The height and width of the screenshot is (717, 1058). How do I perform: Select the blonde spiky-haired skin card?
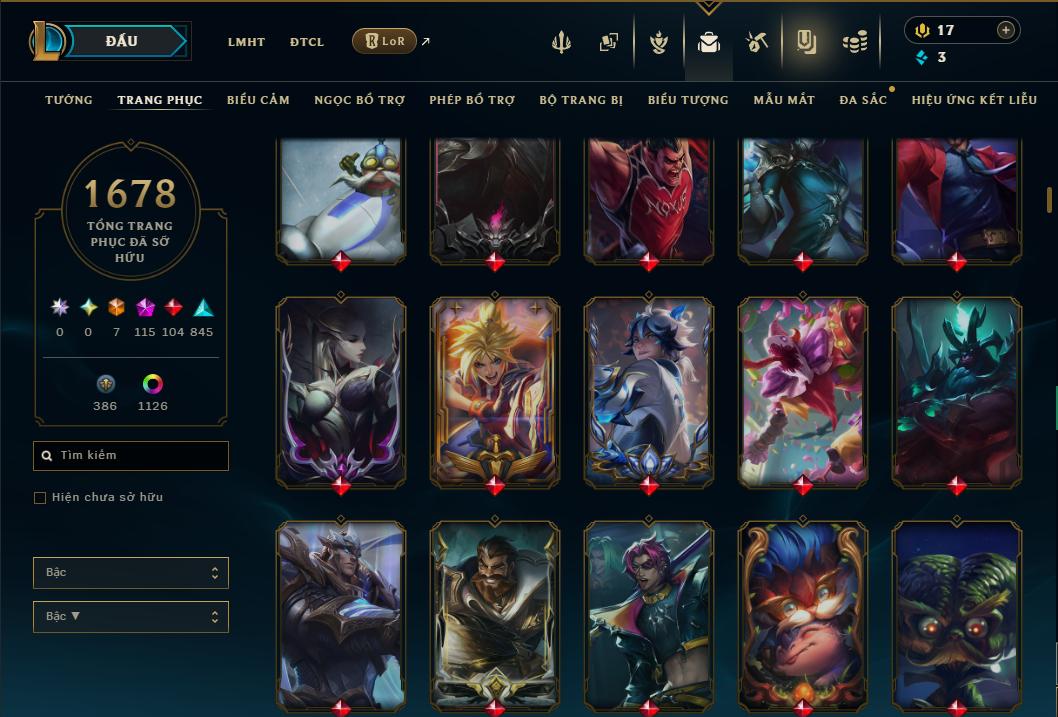point(495,392)
